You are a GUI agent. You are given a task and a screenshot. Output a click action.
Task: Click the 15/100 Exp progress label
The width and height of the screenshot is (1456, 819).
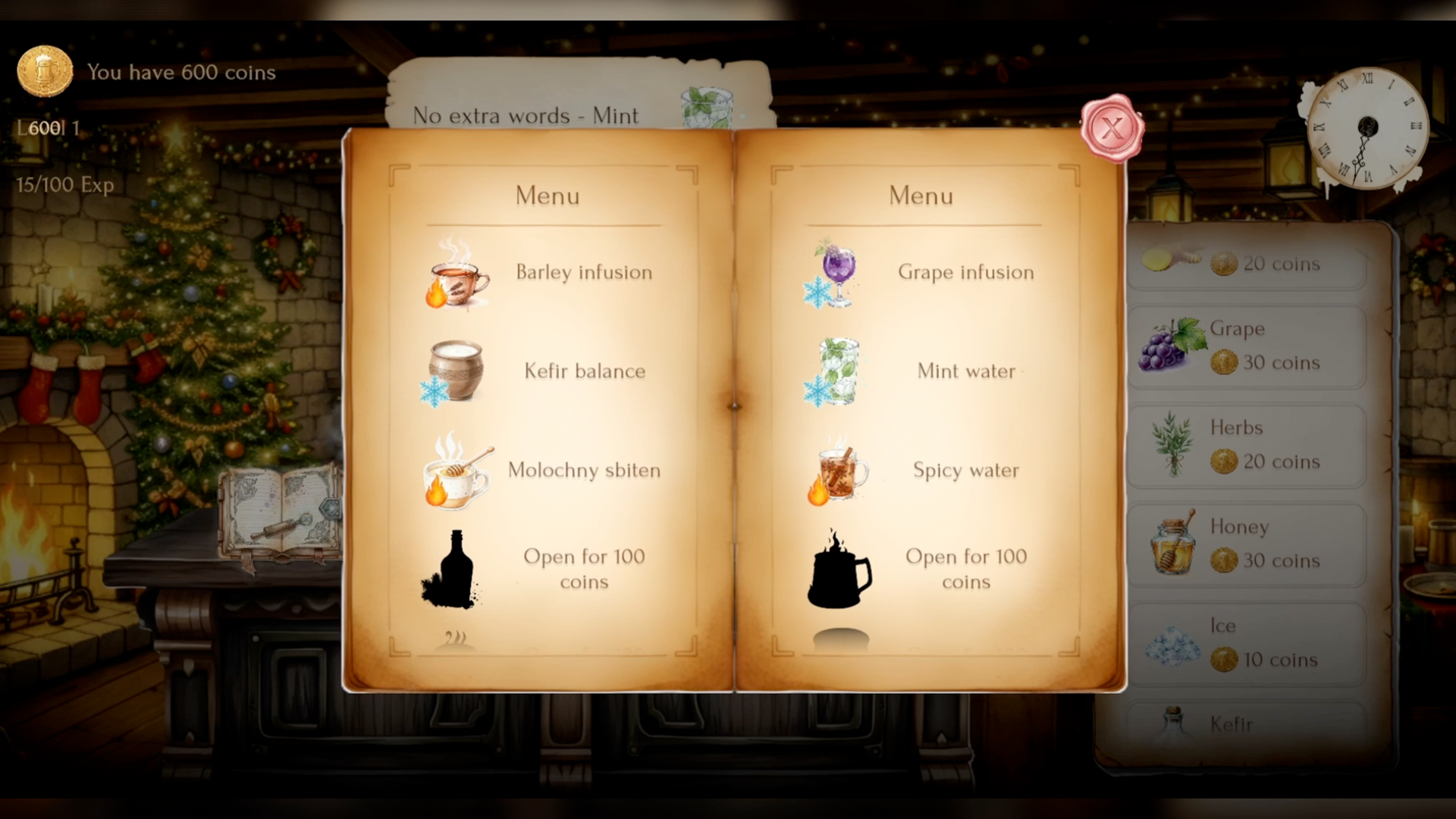(64, 184)
